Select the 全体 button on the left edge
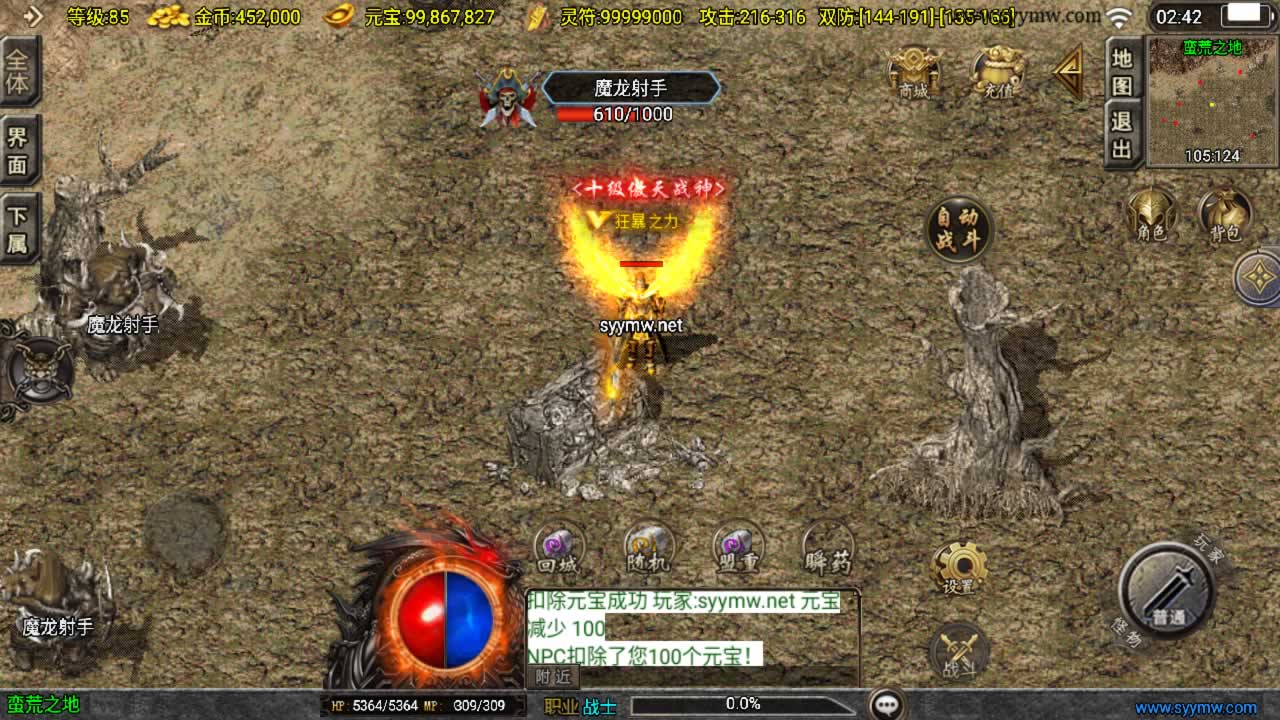The image size is (1280, 720). click(18, 70)
